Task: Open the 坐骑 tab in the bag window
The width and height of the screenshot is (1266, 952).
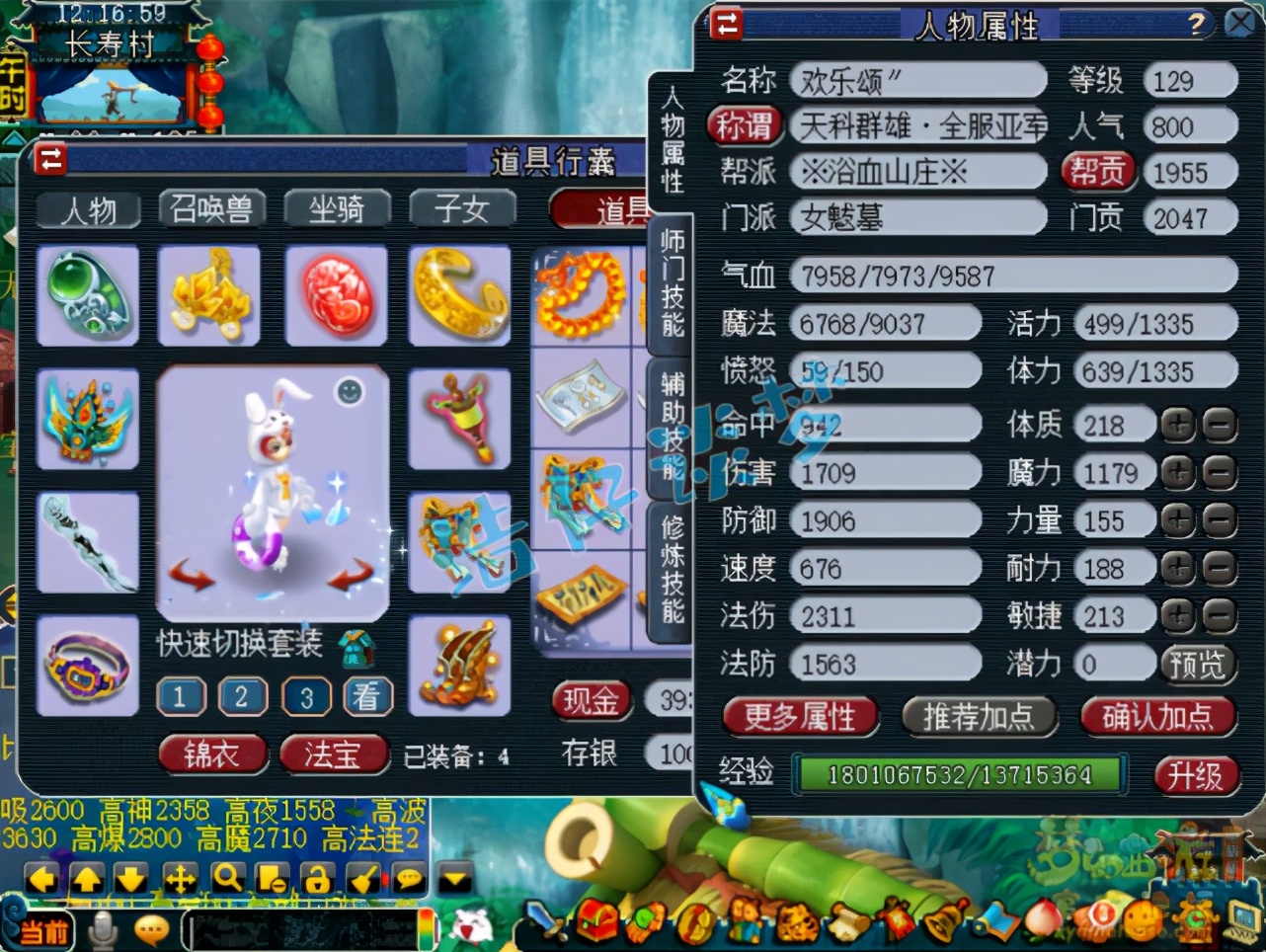Action: coord(337,208)
